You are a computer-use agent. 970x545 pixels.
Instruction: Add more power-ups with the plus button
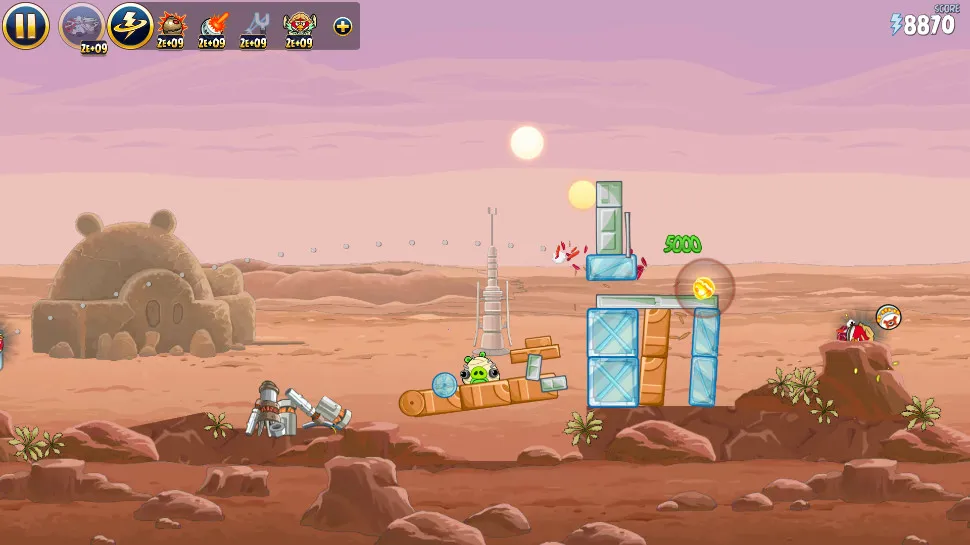point(342,26)
